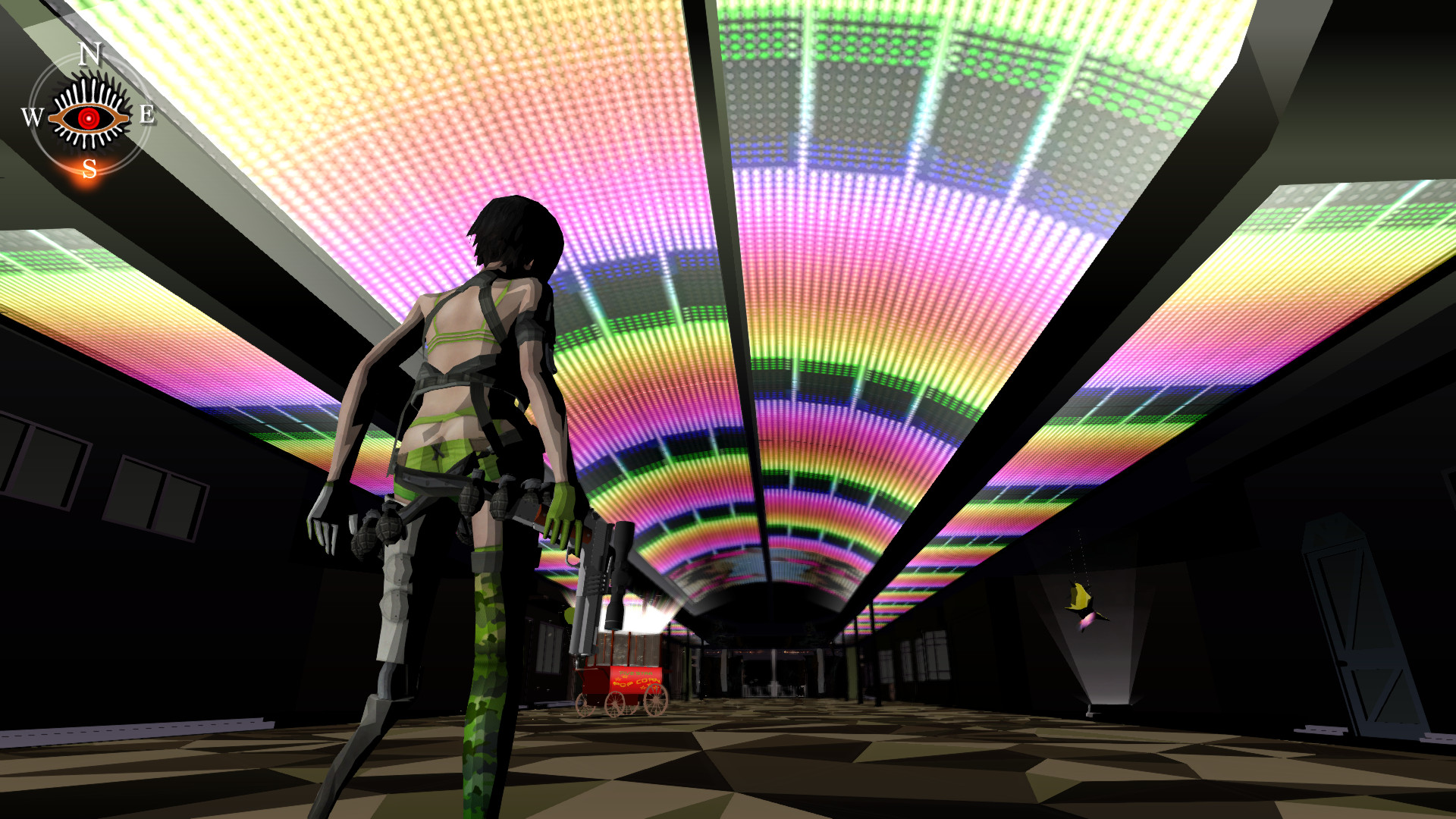Click the W letter of the compass
The image size is (1456, 819).
(31, 115)
